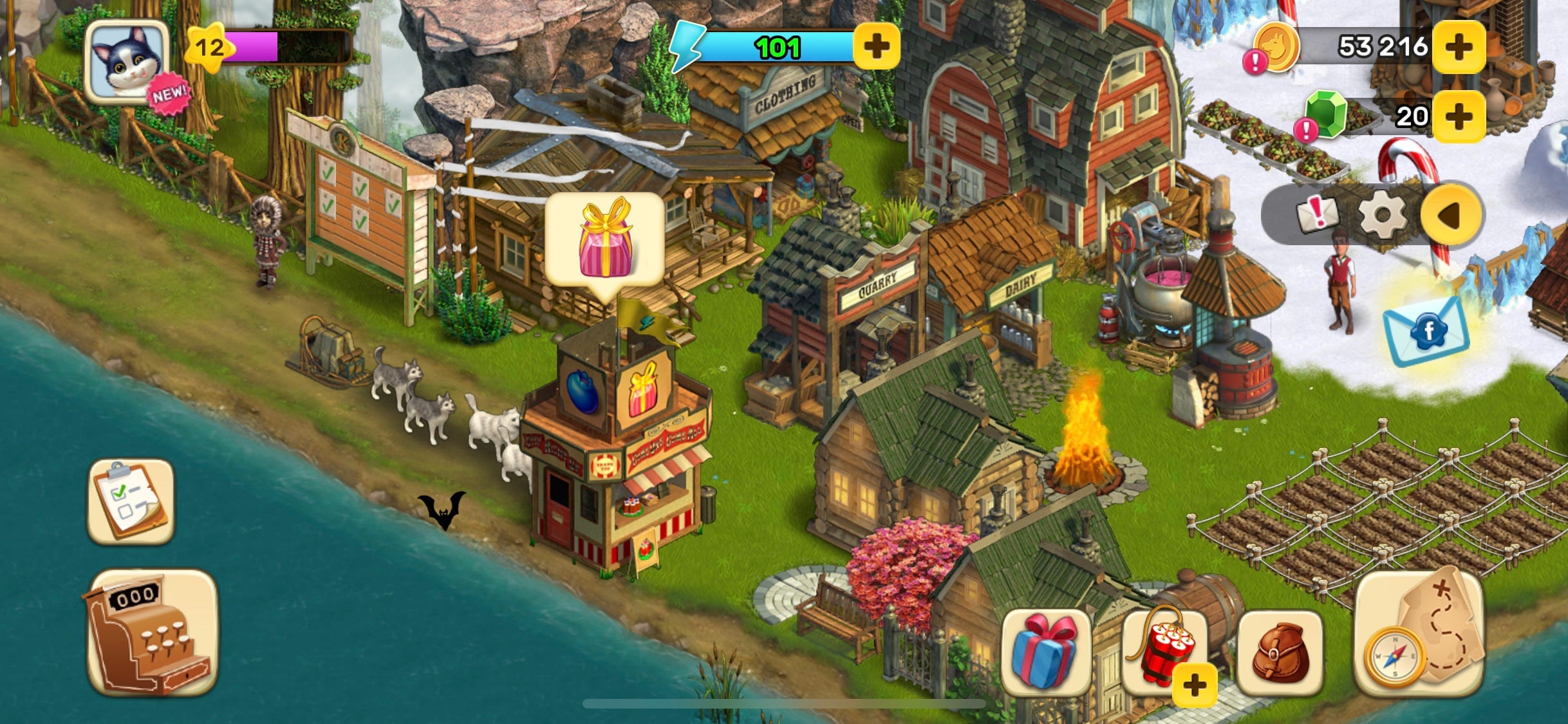1568x724 pixels.
Task: Open the leather backpack inventory
Action: click(x=1280, y=653)
